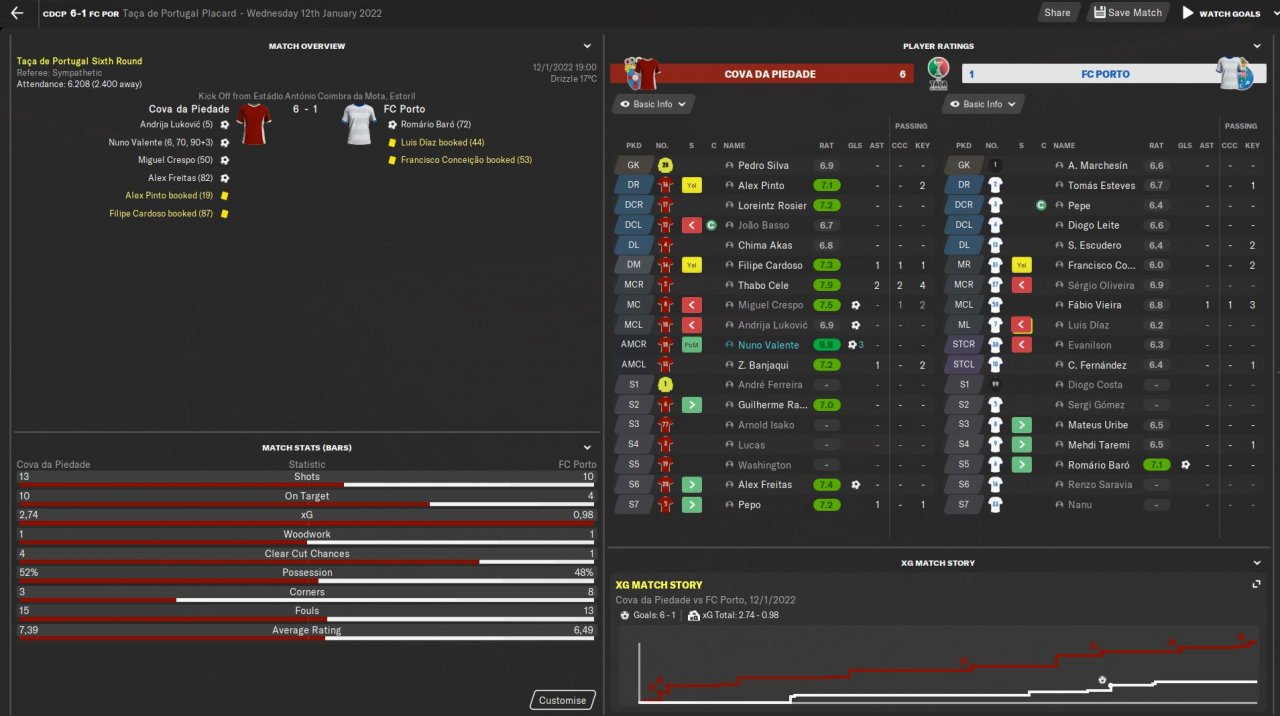
Task: Open Customise for match stats panel
Action: pos(562,700)
